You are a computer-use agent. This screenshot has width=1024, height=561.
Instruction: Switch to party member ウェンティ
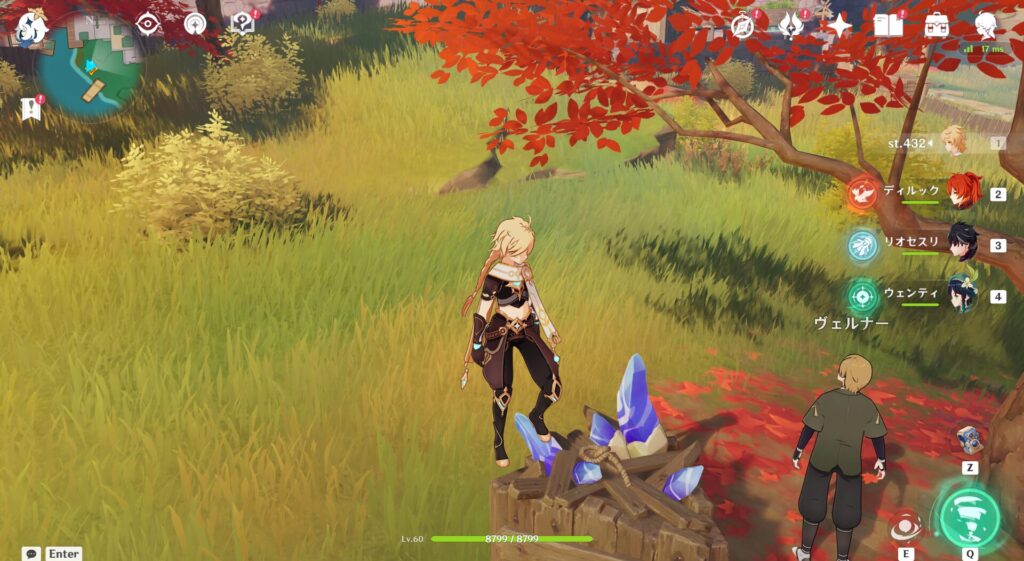[962, 294]
